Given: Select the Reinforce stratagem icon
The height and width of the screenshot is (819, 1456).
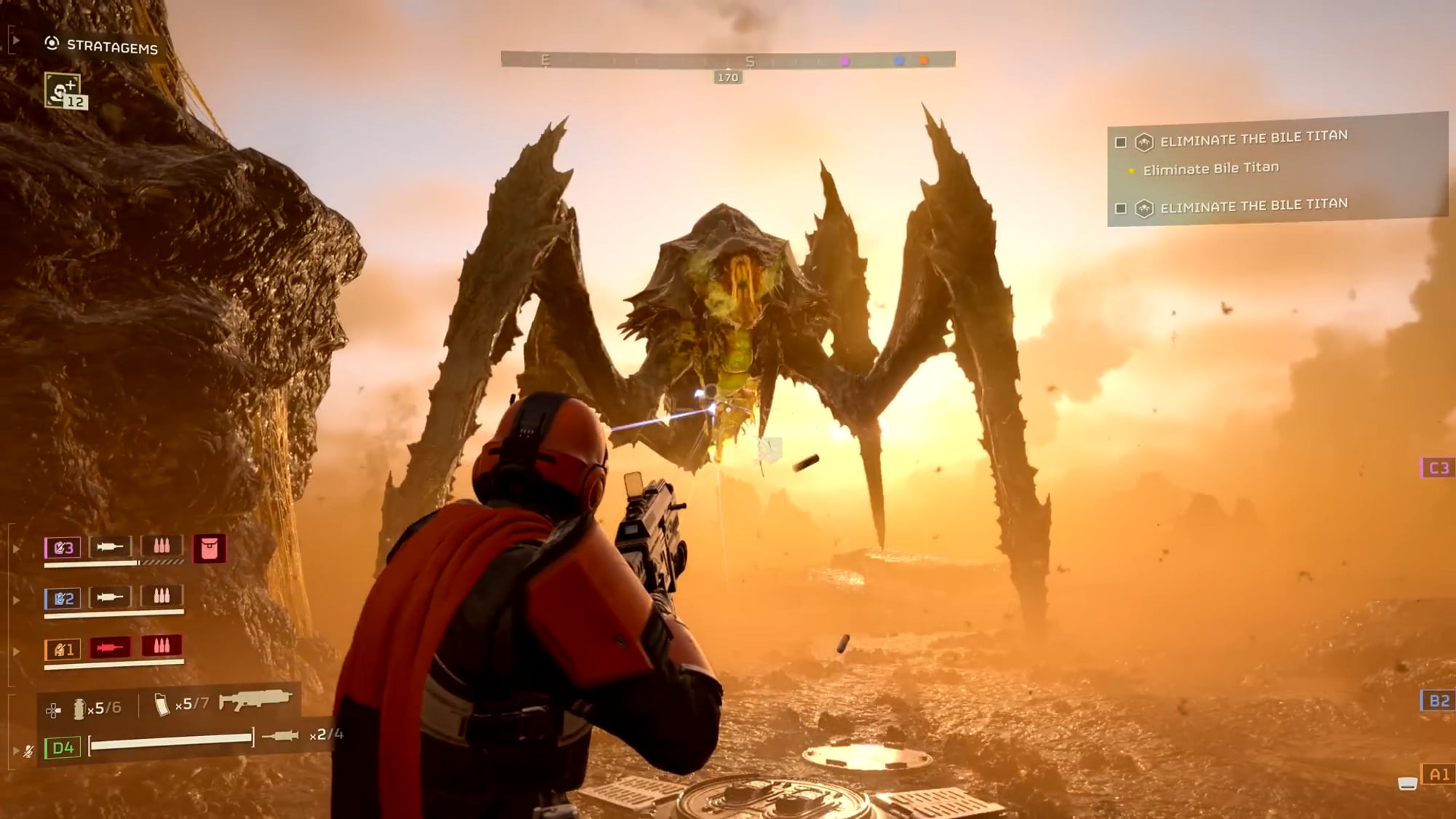Looking at the screenshot, I should tap(63, 91).
